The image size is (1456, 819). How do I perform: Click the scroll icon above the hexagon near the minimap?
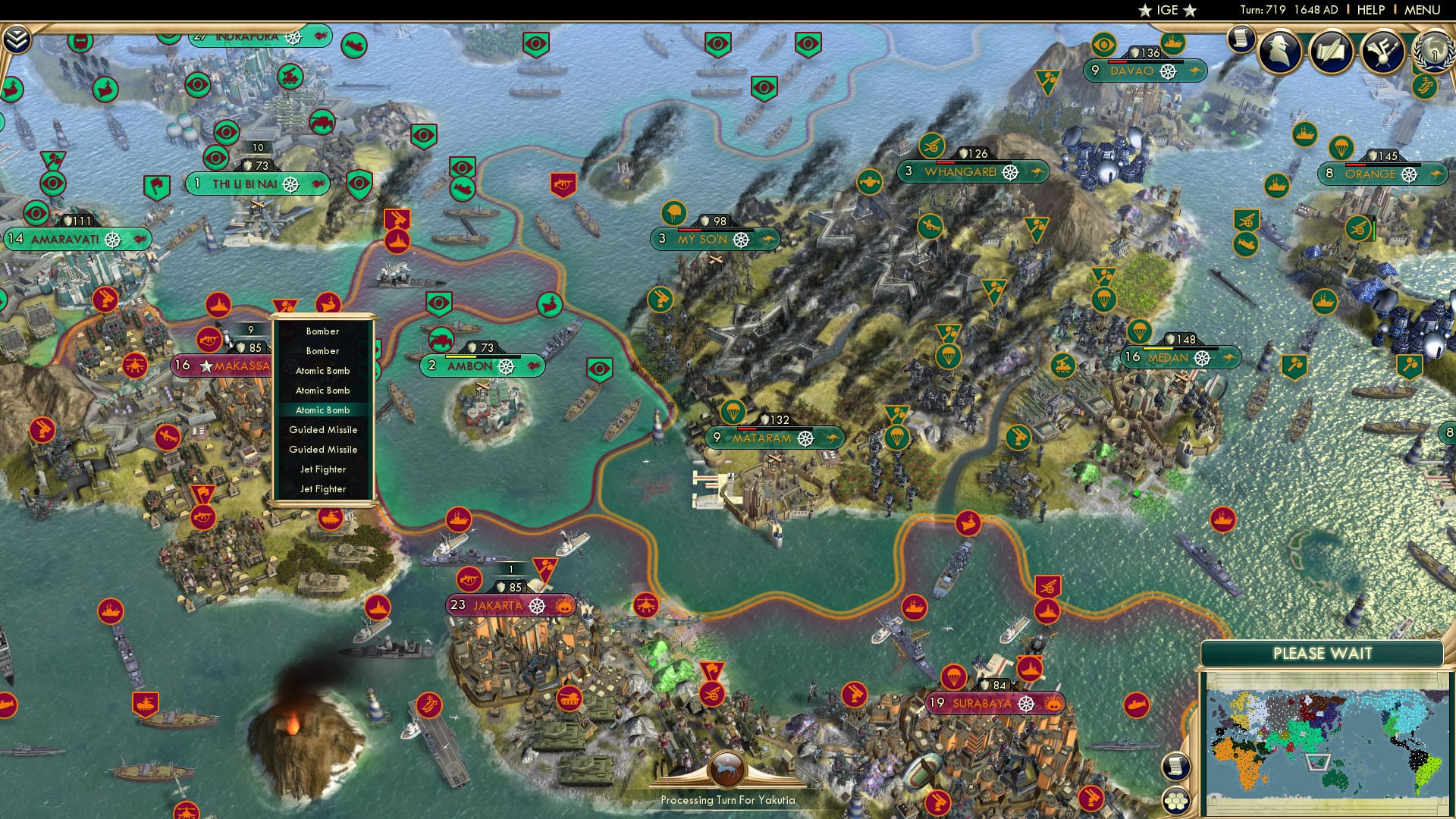coord(1175,767)
